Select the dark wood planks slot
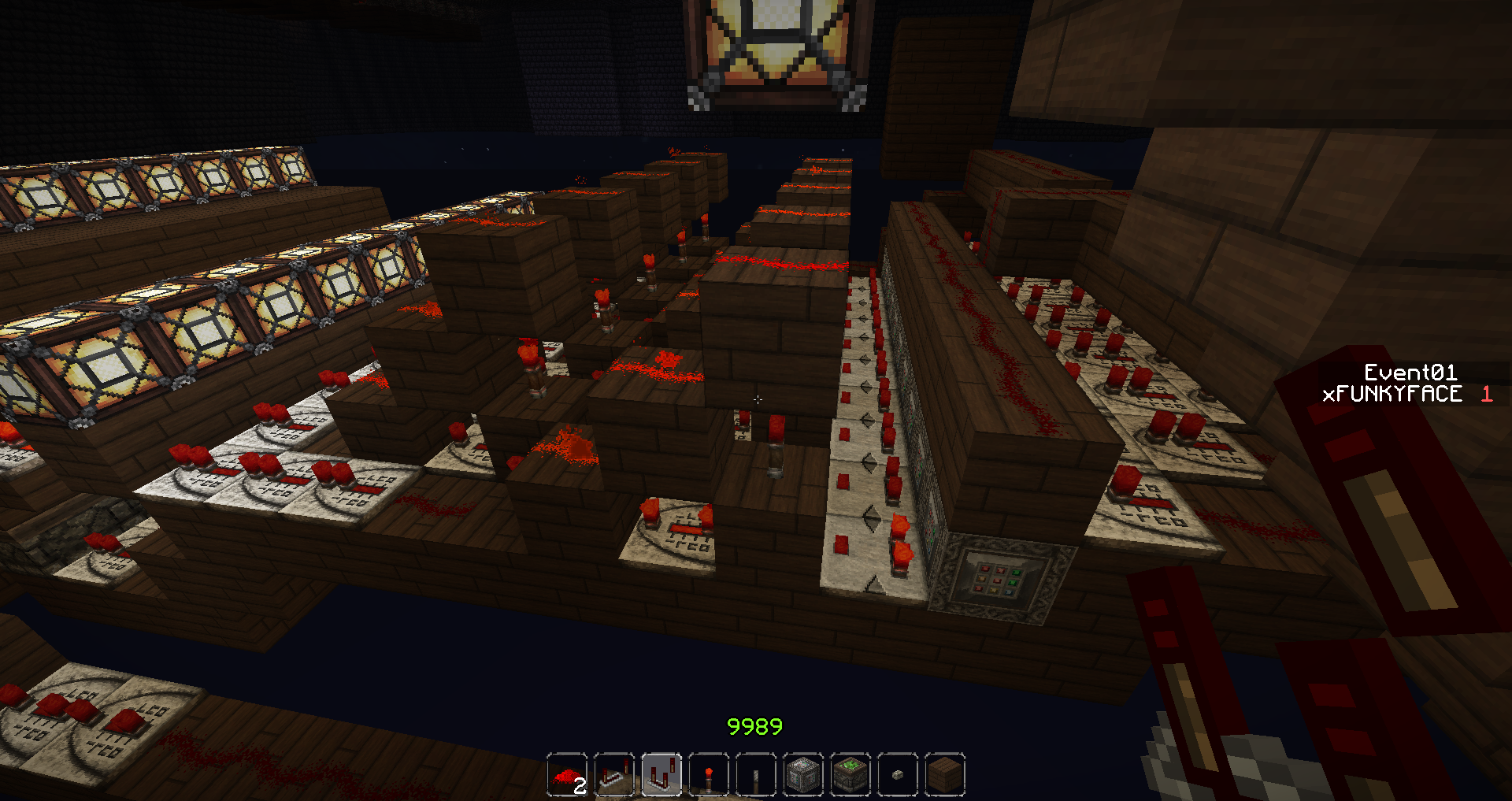 945,775
